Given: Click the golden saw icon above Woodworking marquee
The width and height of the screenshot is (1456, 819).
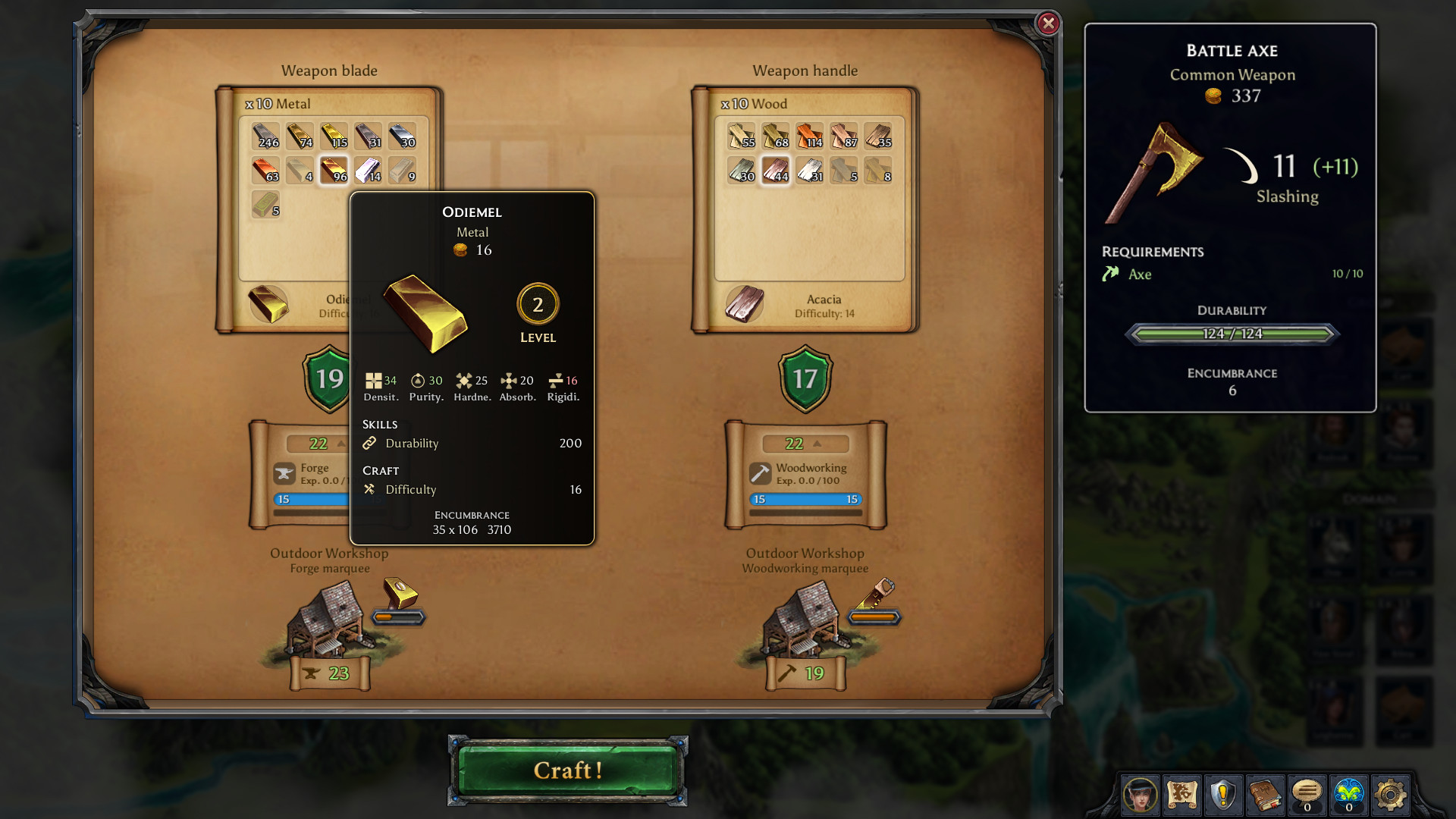Looking at the screenshot, I should click(880, 591).
